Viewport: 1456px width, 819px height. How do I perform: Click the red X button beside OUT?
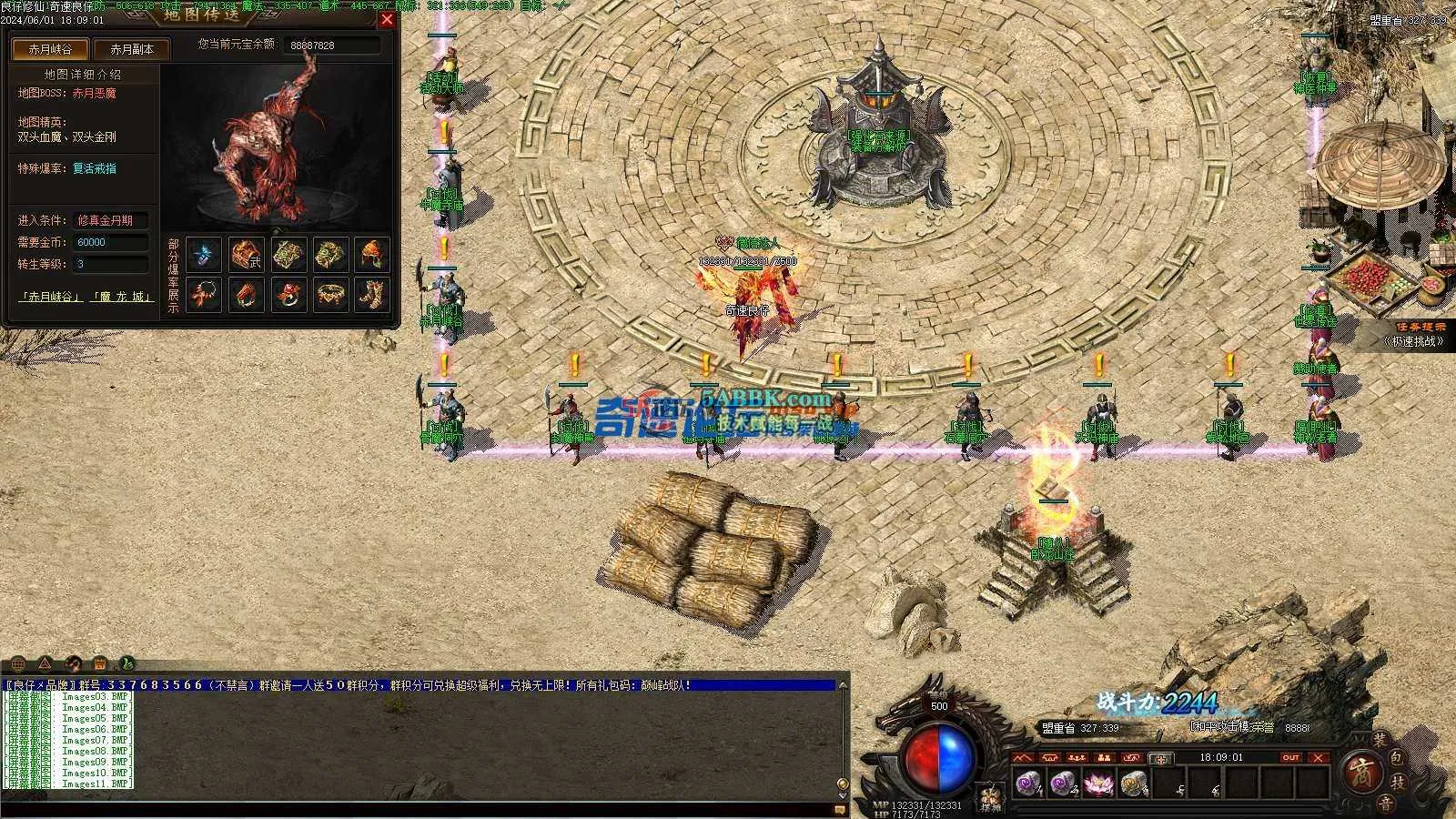1319,757
